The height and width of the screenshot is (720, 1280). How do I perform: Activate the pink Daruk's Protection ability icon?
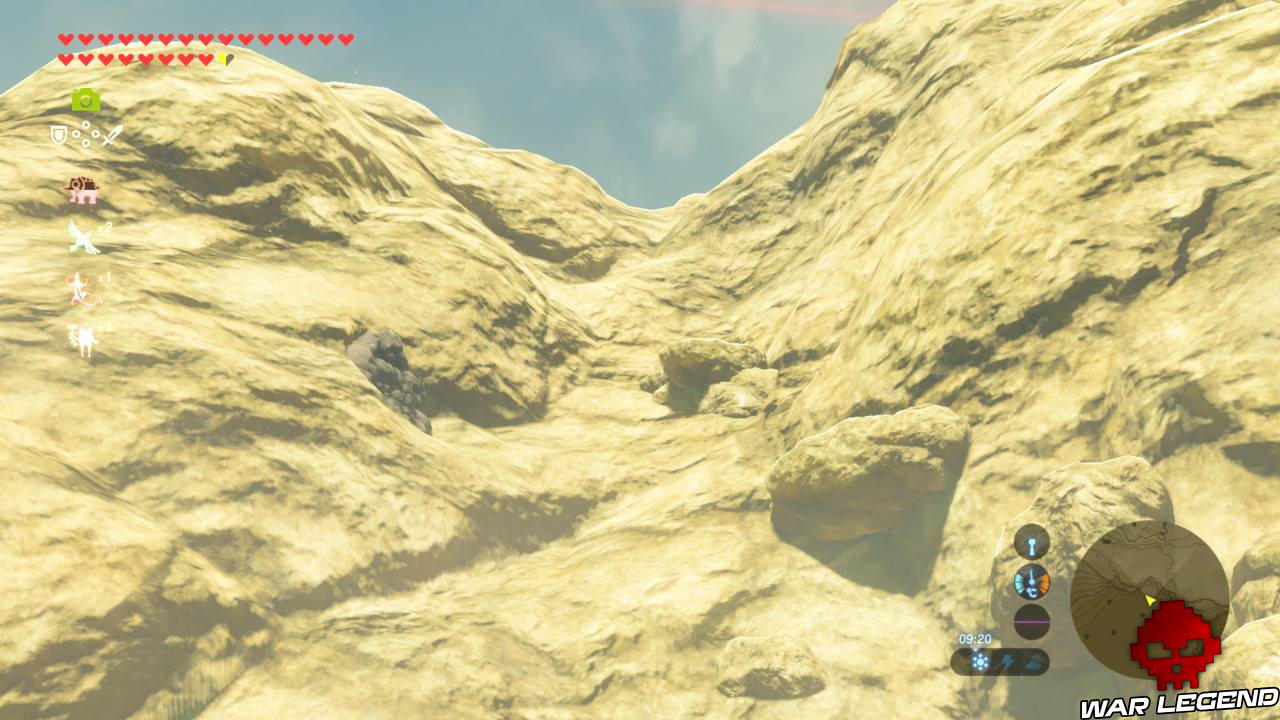pos(79,189)
